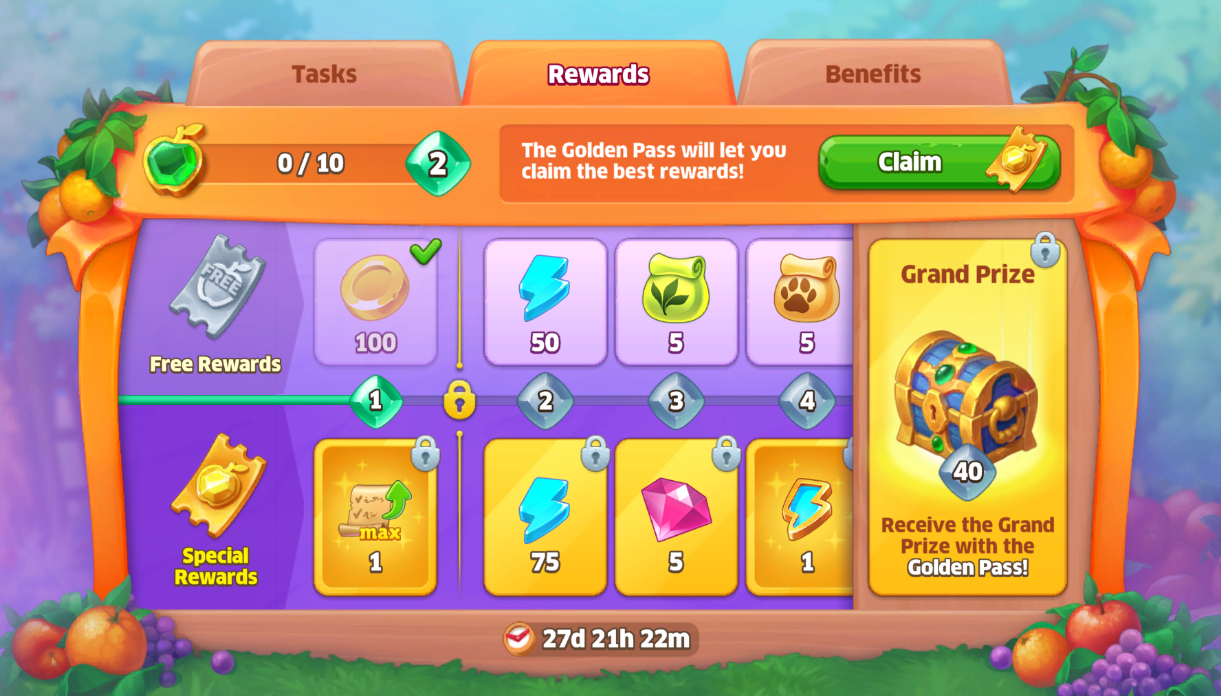Select the free 100 coins reward
The width and height of the screenshot is (1221, 696).
point(375,302)
